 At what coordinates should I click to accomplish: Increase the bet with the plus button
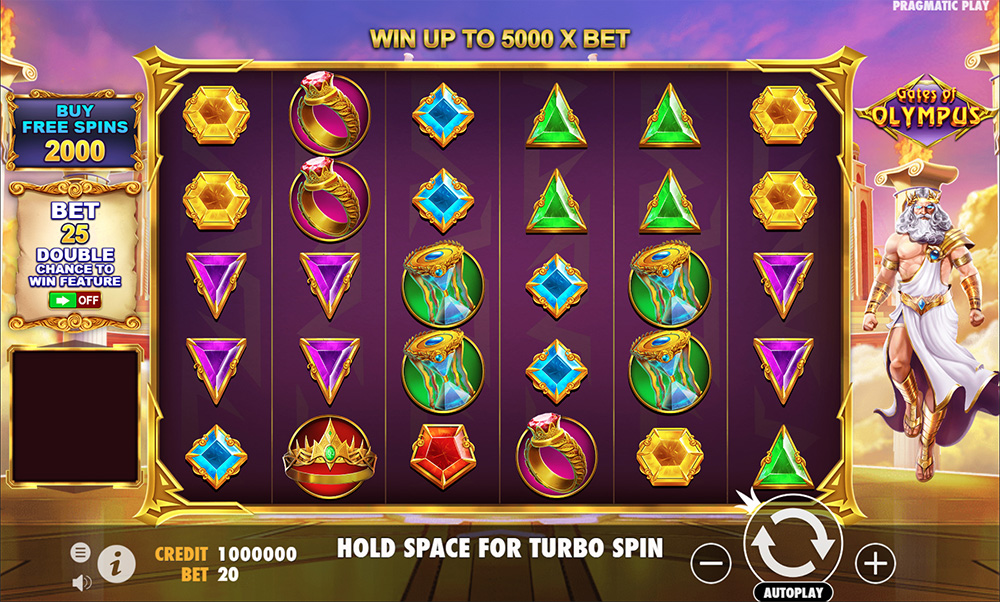point(875,564)
